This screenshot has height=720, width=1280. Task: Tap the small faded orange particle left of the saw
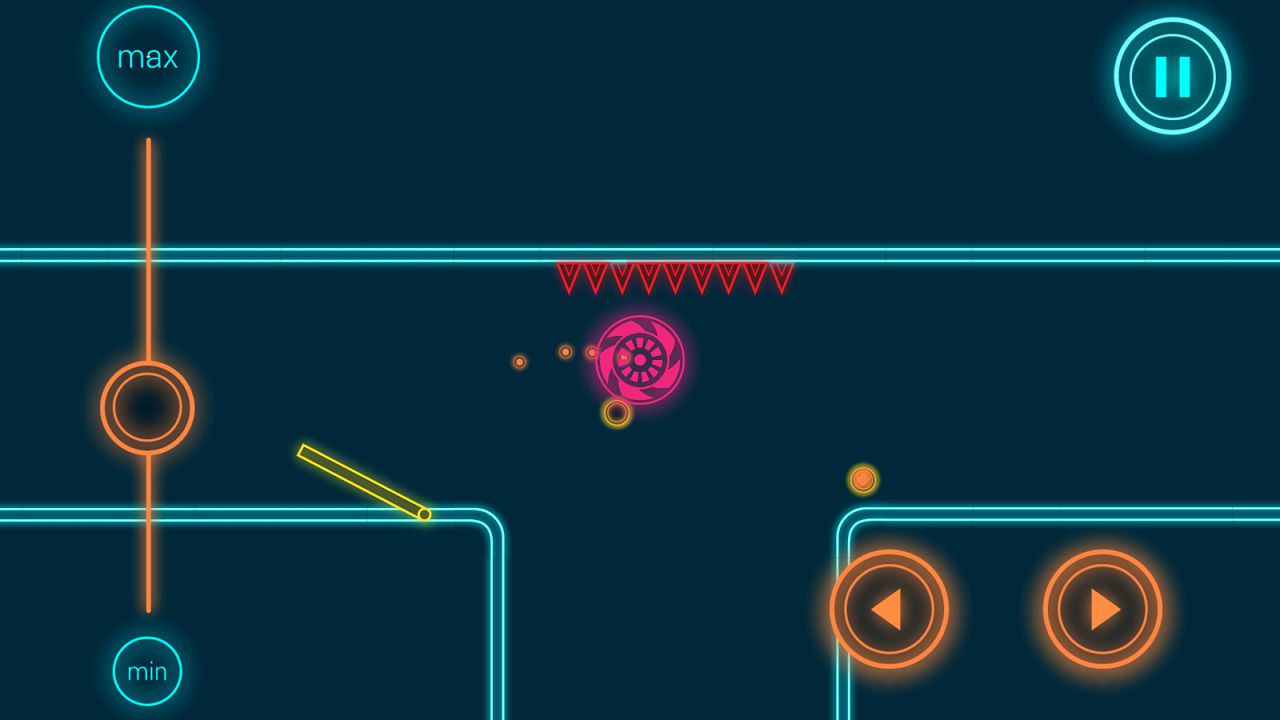click(x=519, y=362)
